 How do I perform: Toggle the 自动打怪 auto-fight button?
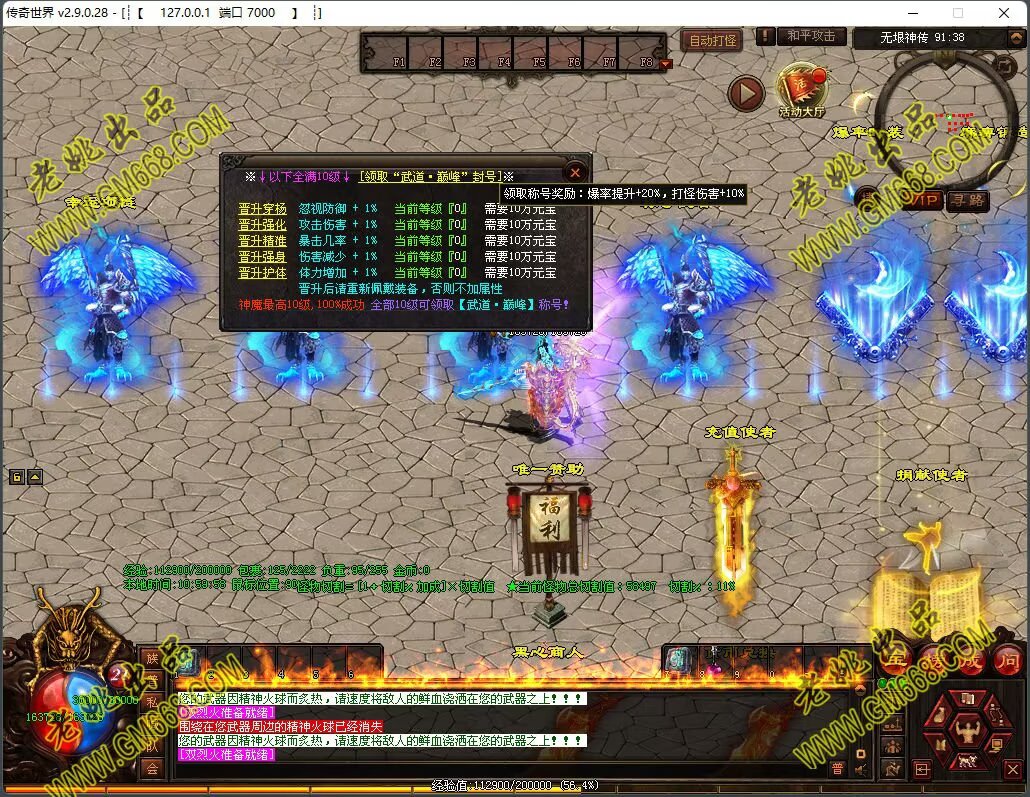pos(712,41)
